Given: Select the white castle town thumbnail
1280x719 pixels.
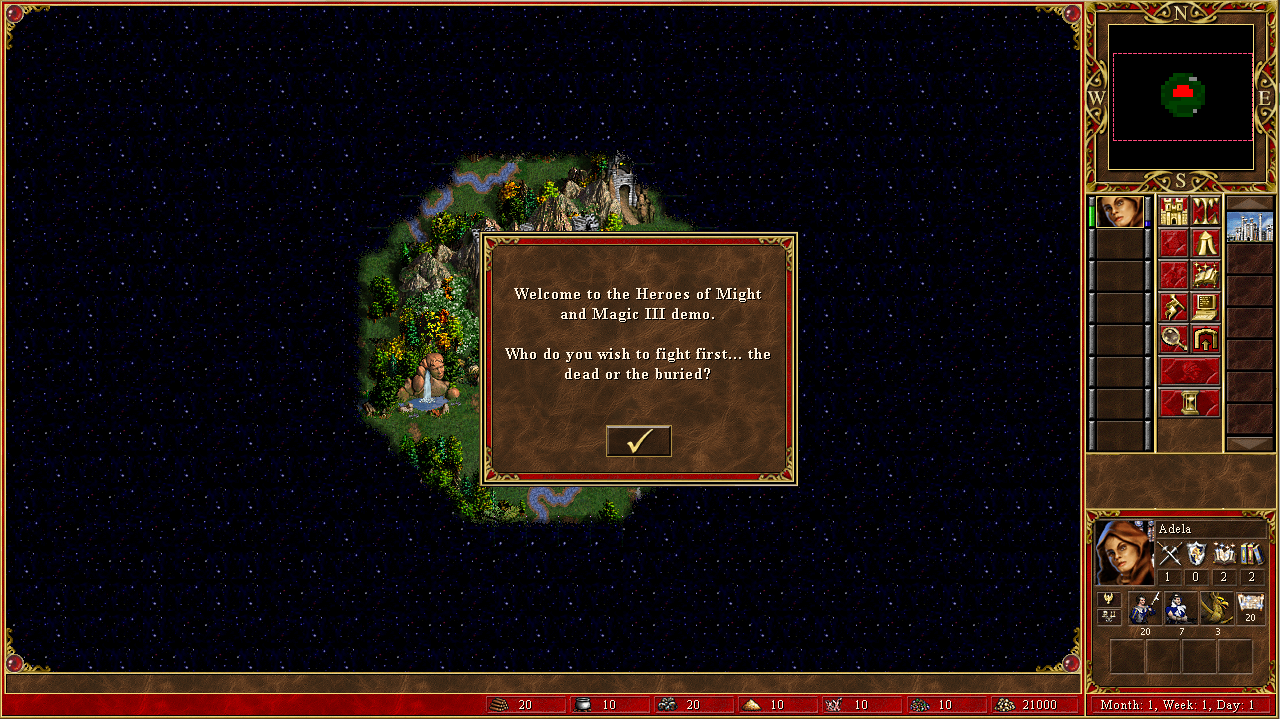Looking at the screenshot, I should pyautogui.click(x=1250, y=226).
